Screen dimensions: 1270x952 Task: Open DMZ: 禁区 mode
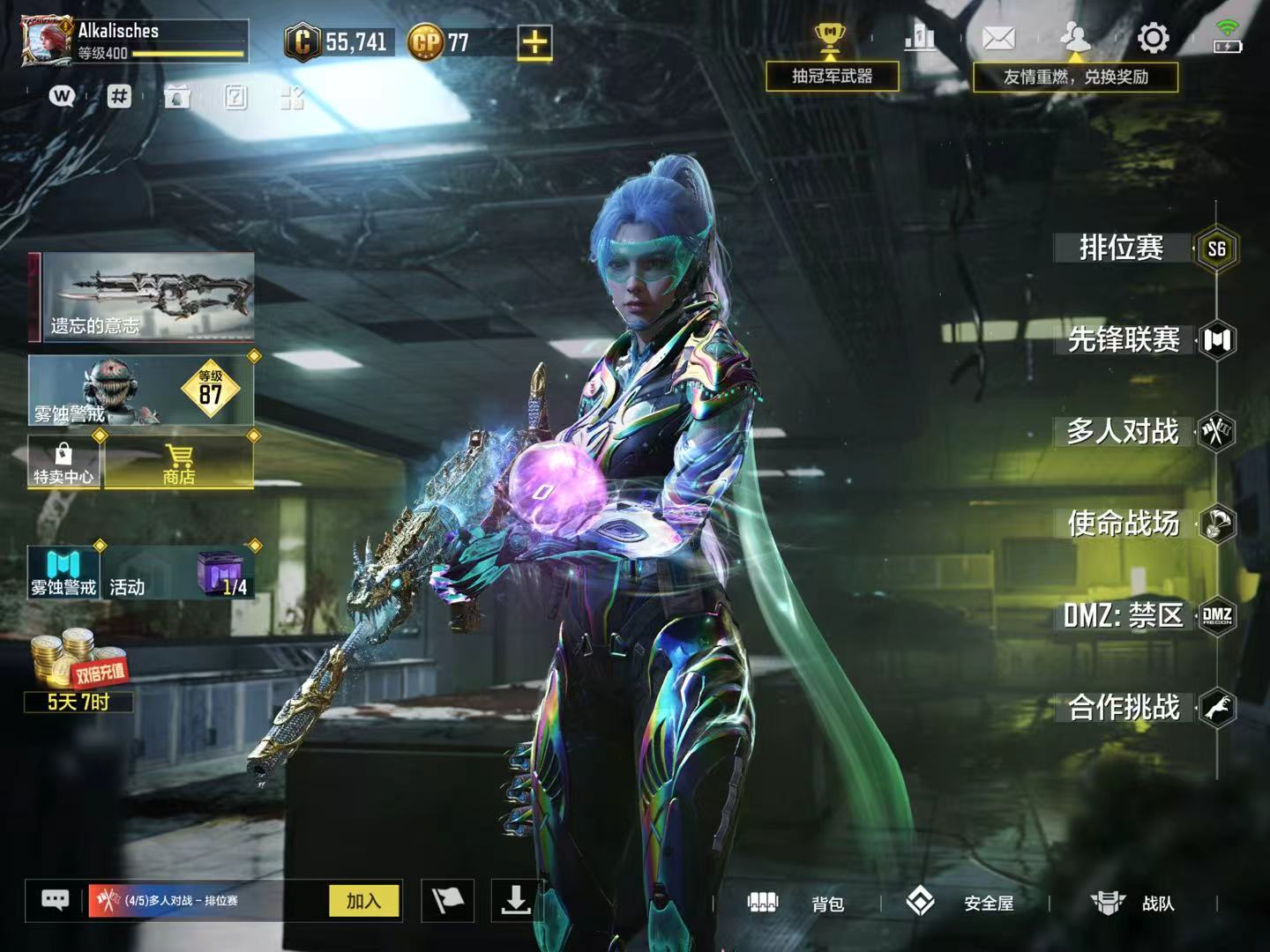1123,615
